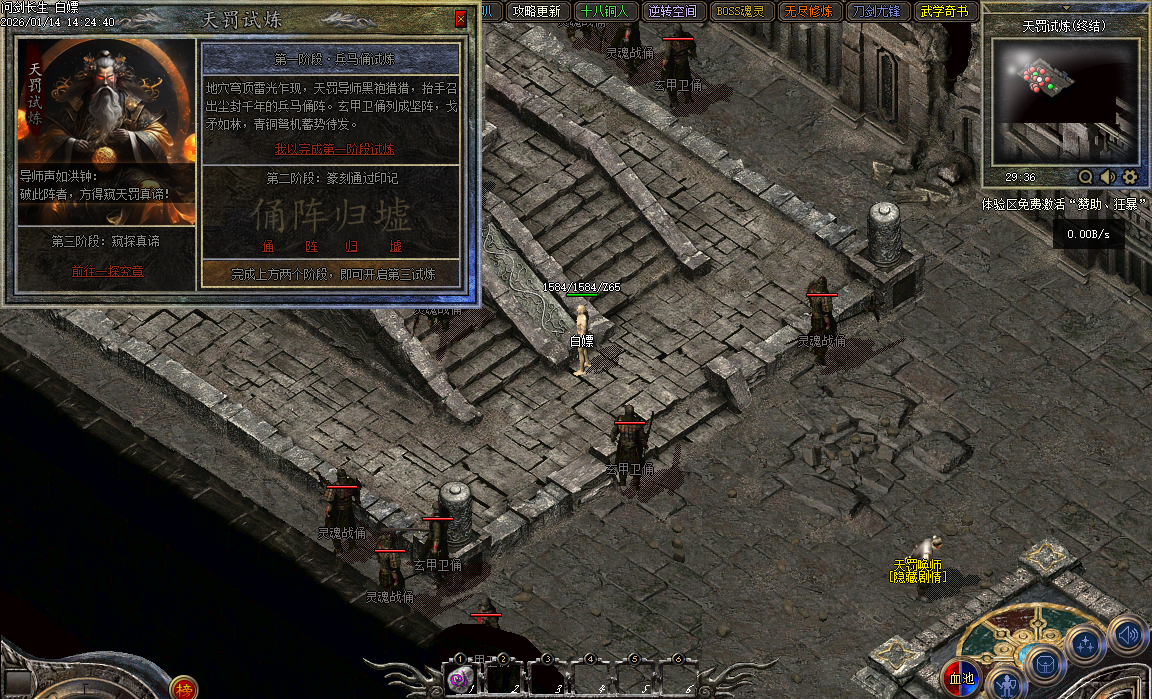Open the character figure round button
Image resolution: width=1152 pixels, height=699 pixels.
click(x=1006, y=684)
